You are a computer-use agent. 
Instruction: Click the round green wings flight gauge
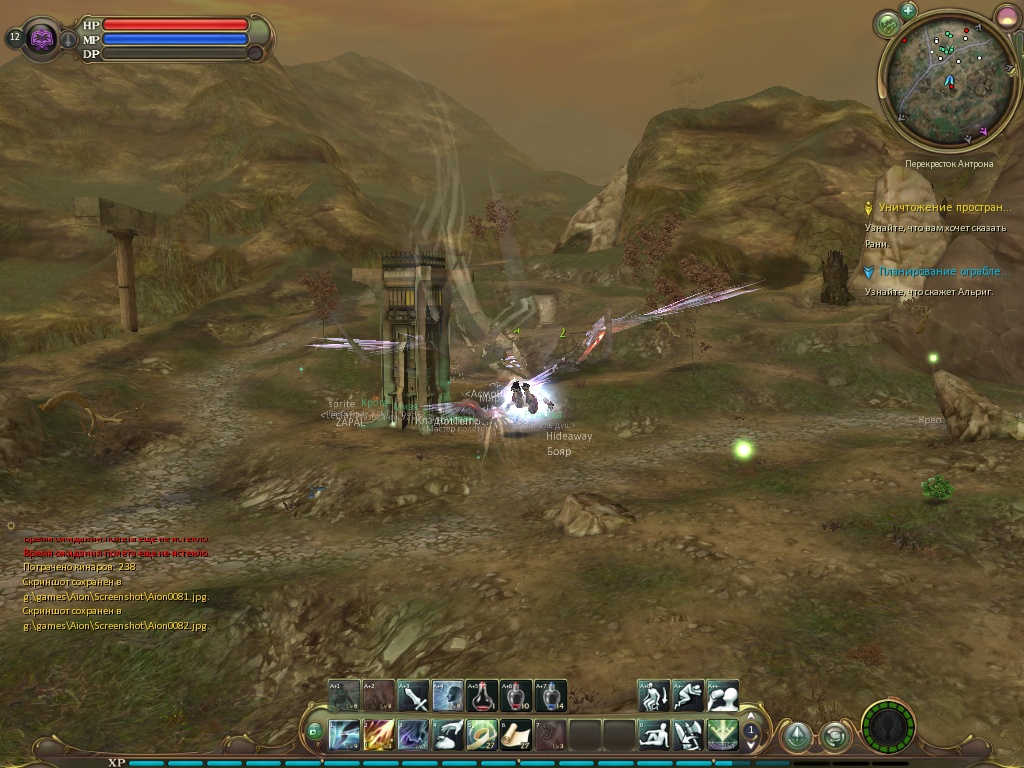click(888, 728)
